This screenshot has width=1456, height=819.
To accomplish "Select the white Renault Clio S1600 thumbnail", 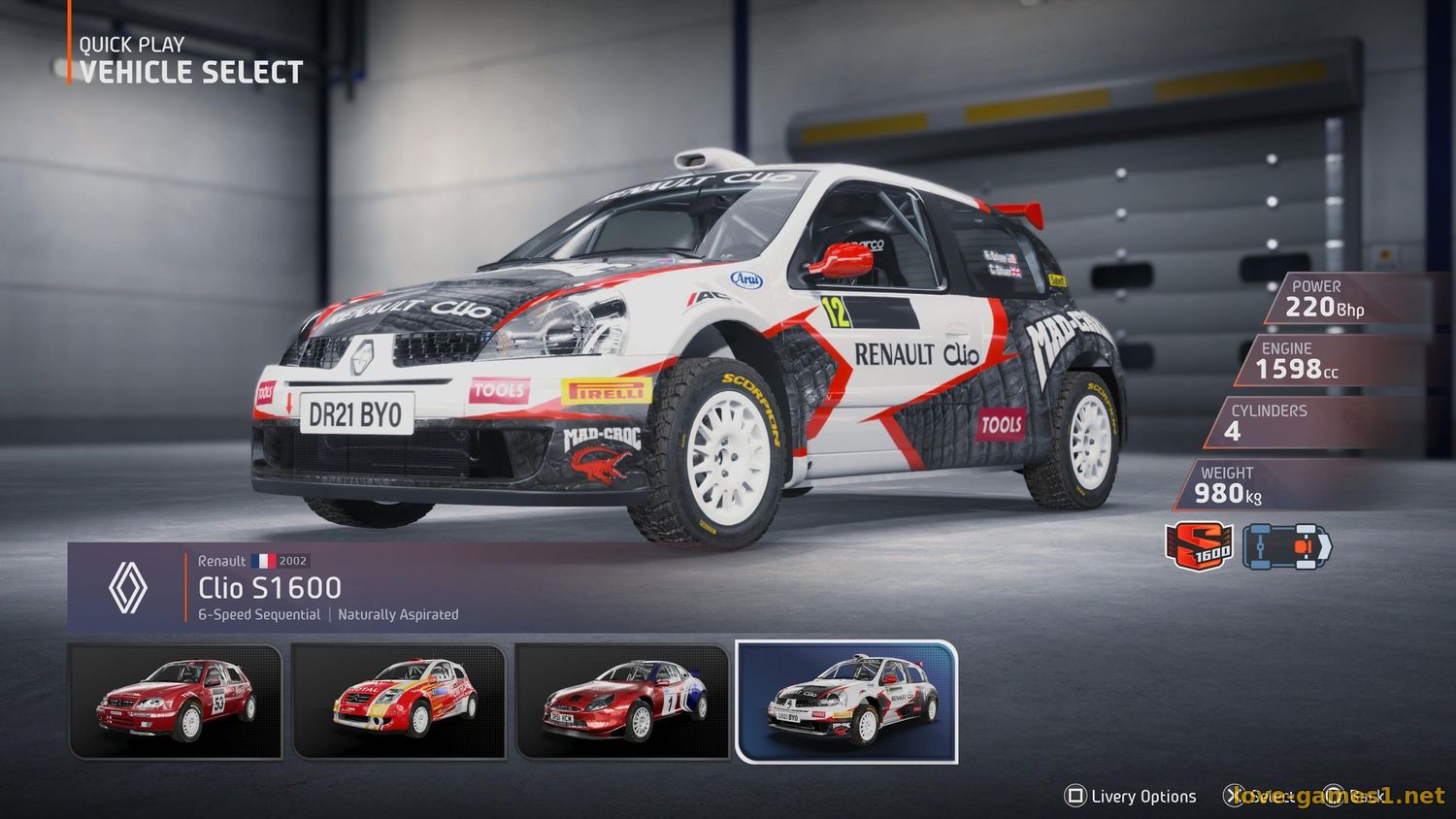I will (x=846, y=701).
